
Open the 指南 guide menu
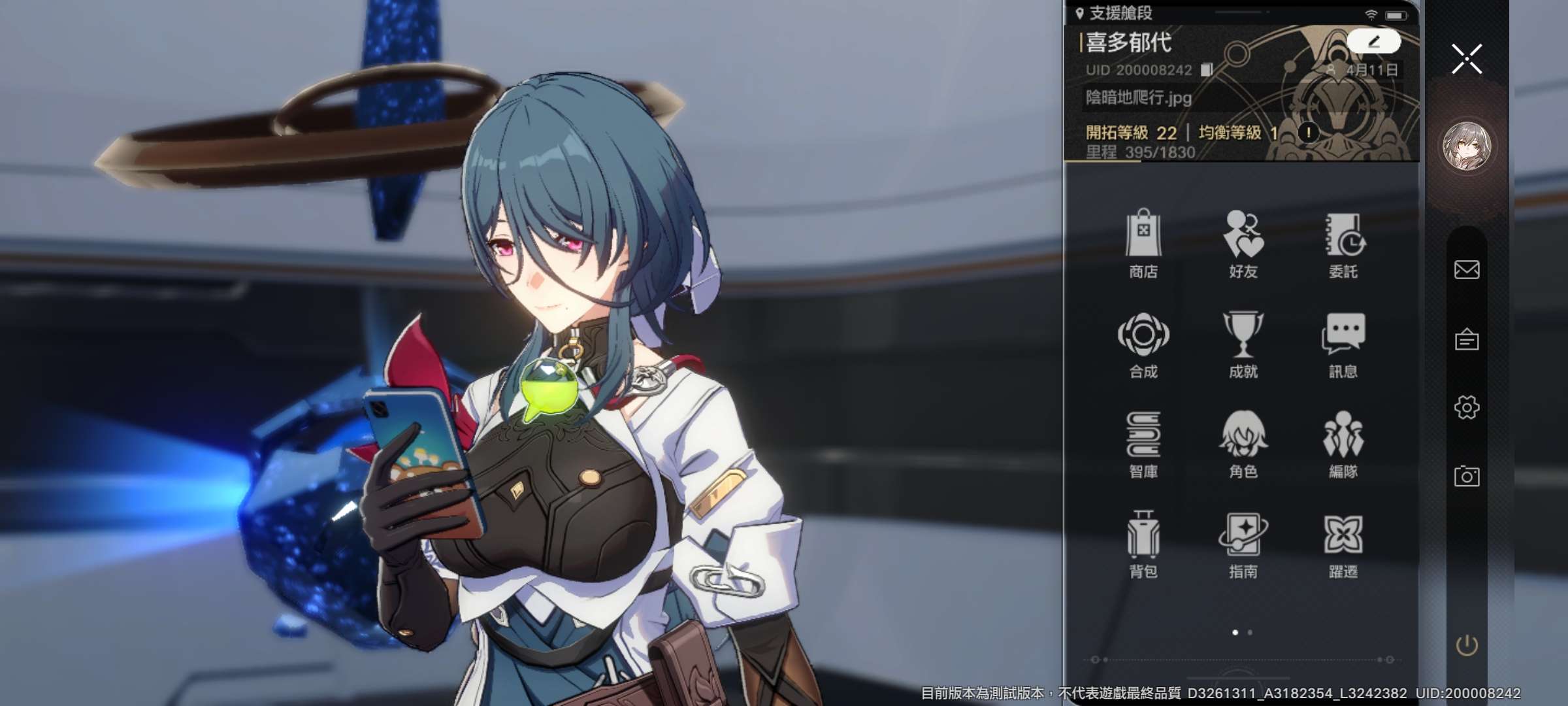(x=1243, y=543)
